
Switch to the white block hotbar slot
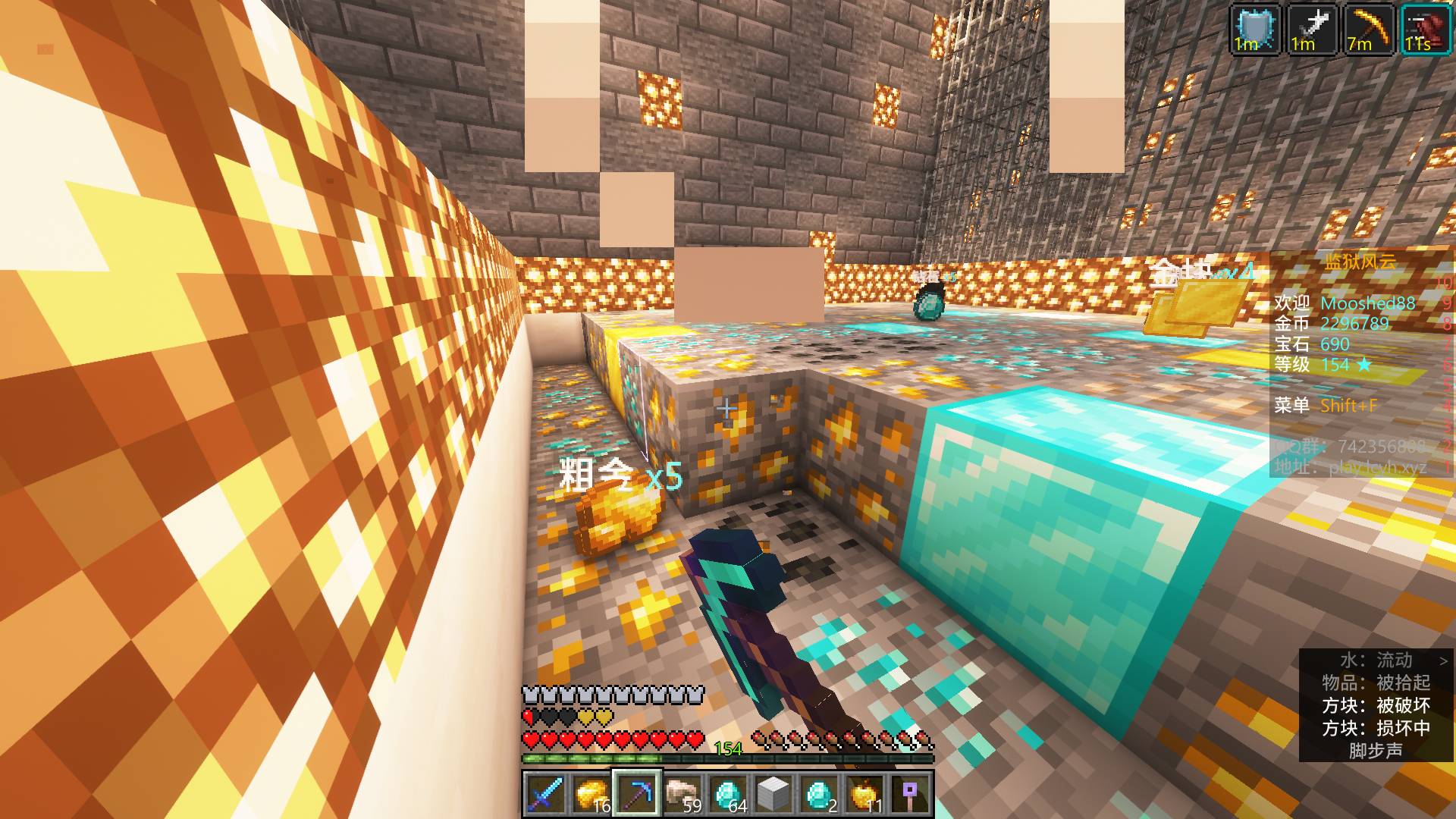point(773,794)
